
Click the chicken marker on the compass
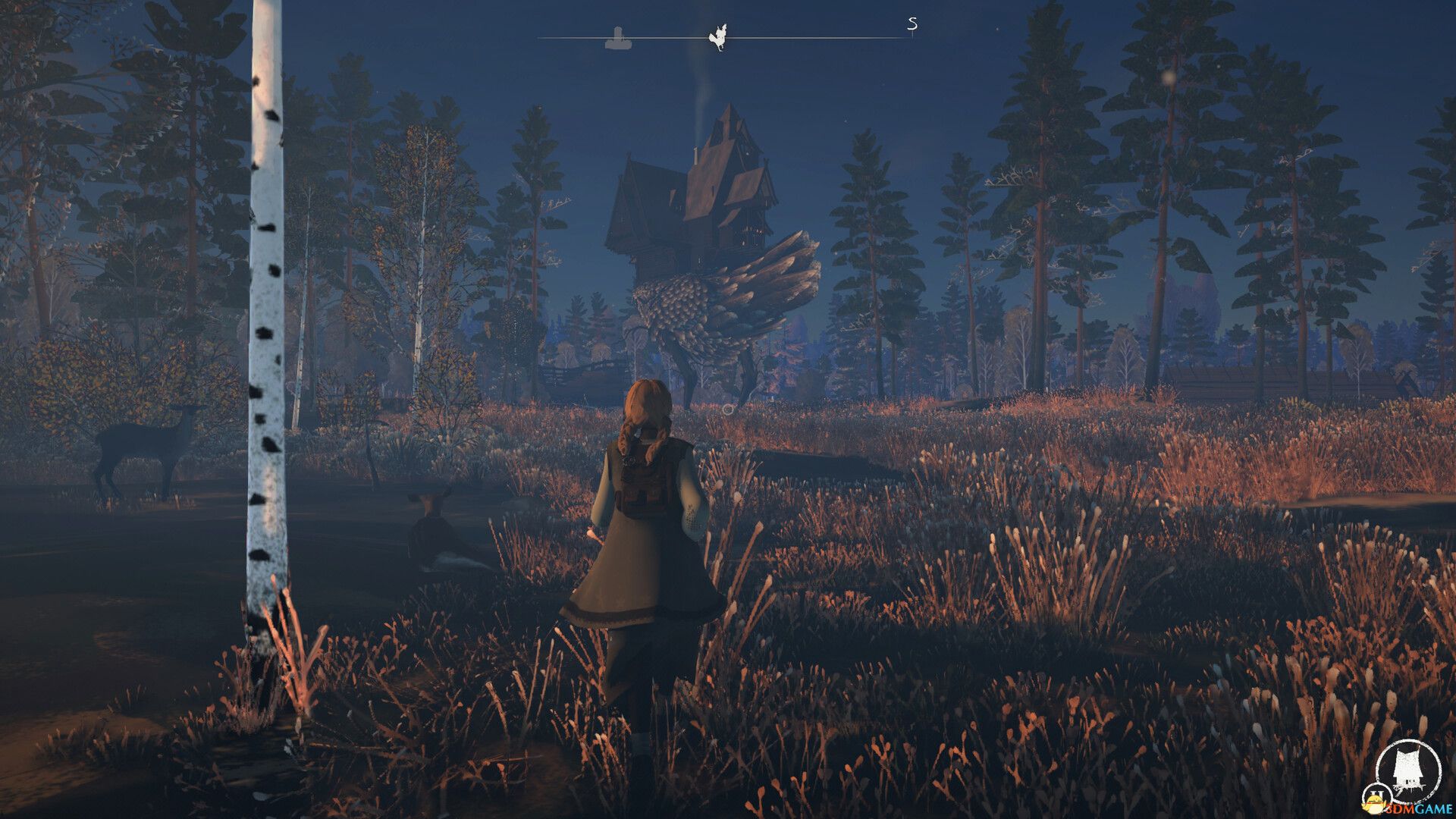(717, 38)
